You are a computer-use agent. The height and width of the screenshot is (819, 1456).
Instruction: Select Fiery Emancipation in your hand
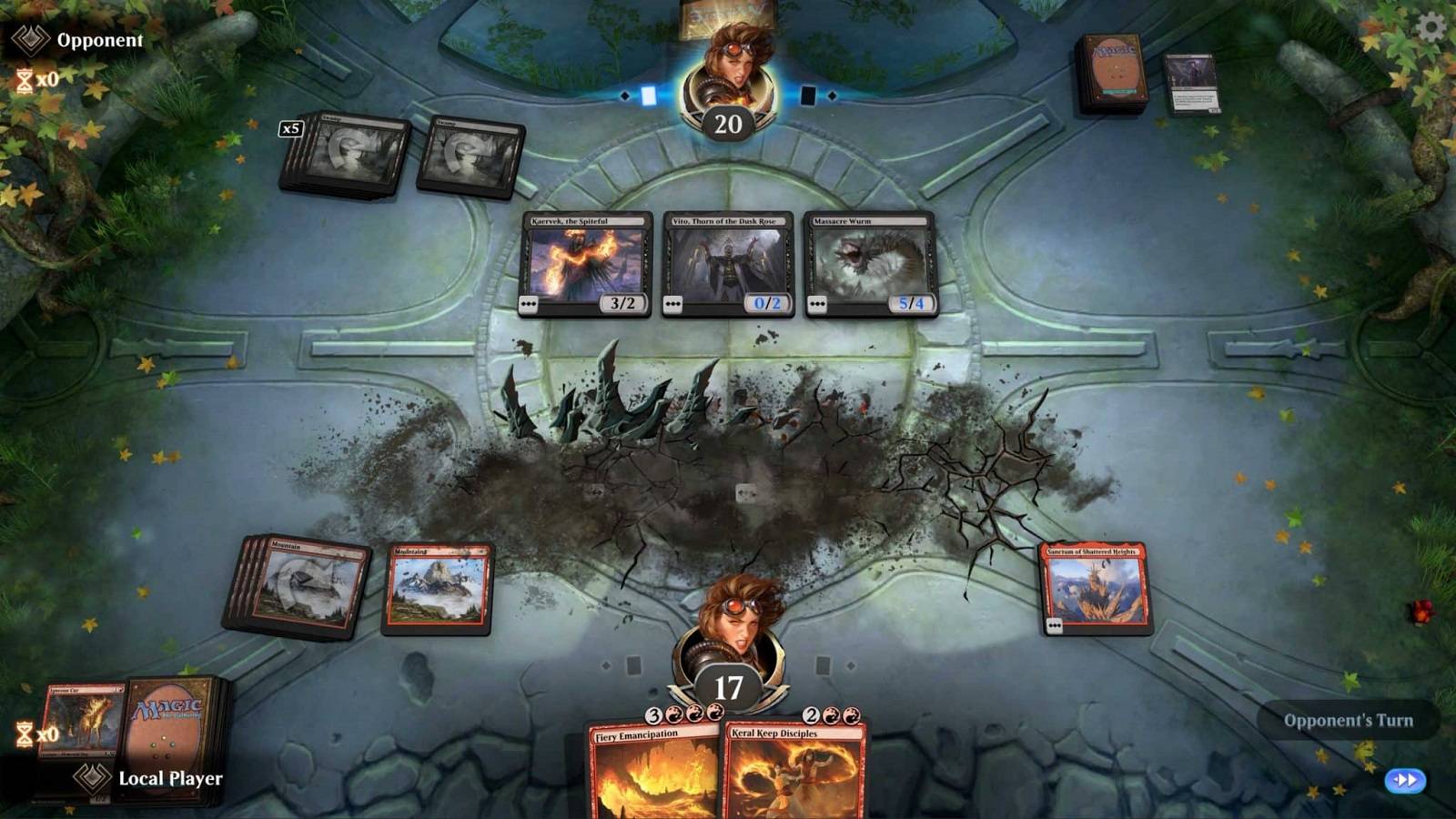tap(657, 778)
